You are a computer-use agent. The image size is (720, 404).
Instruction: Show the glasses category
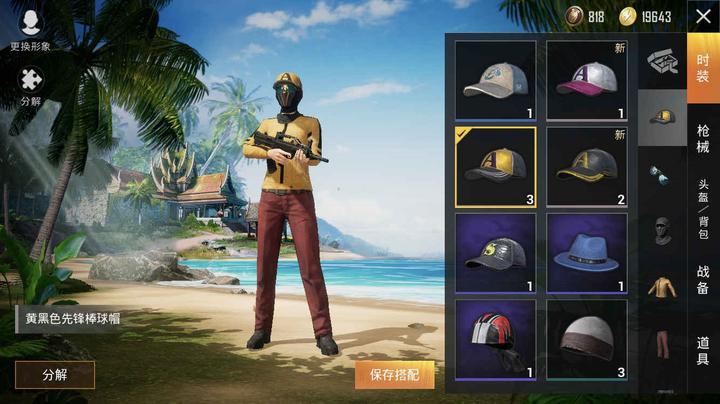click(x=661, y=174)
